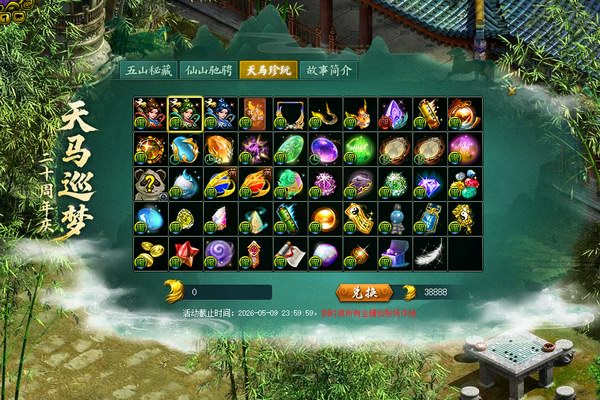
Task: Pick the gold coins item
Action: (150, 254)
